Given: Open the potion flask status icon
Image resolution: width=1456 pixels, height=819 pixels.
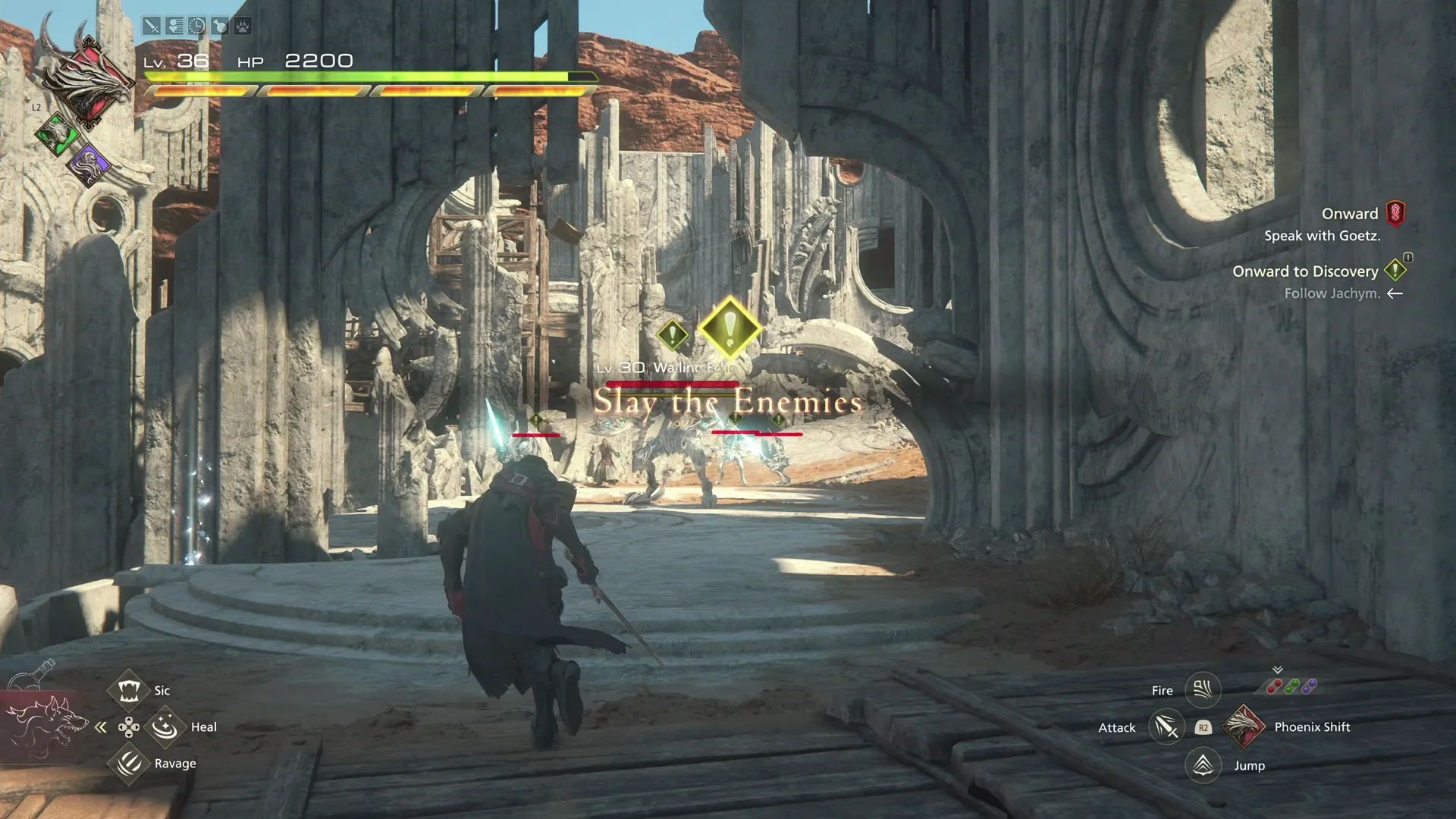Looking at the screenshot, I should 220,27.
